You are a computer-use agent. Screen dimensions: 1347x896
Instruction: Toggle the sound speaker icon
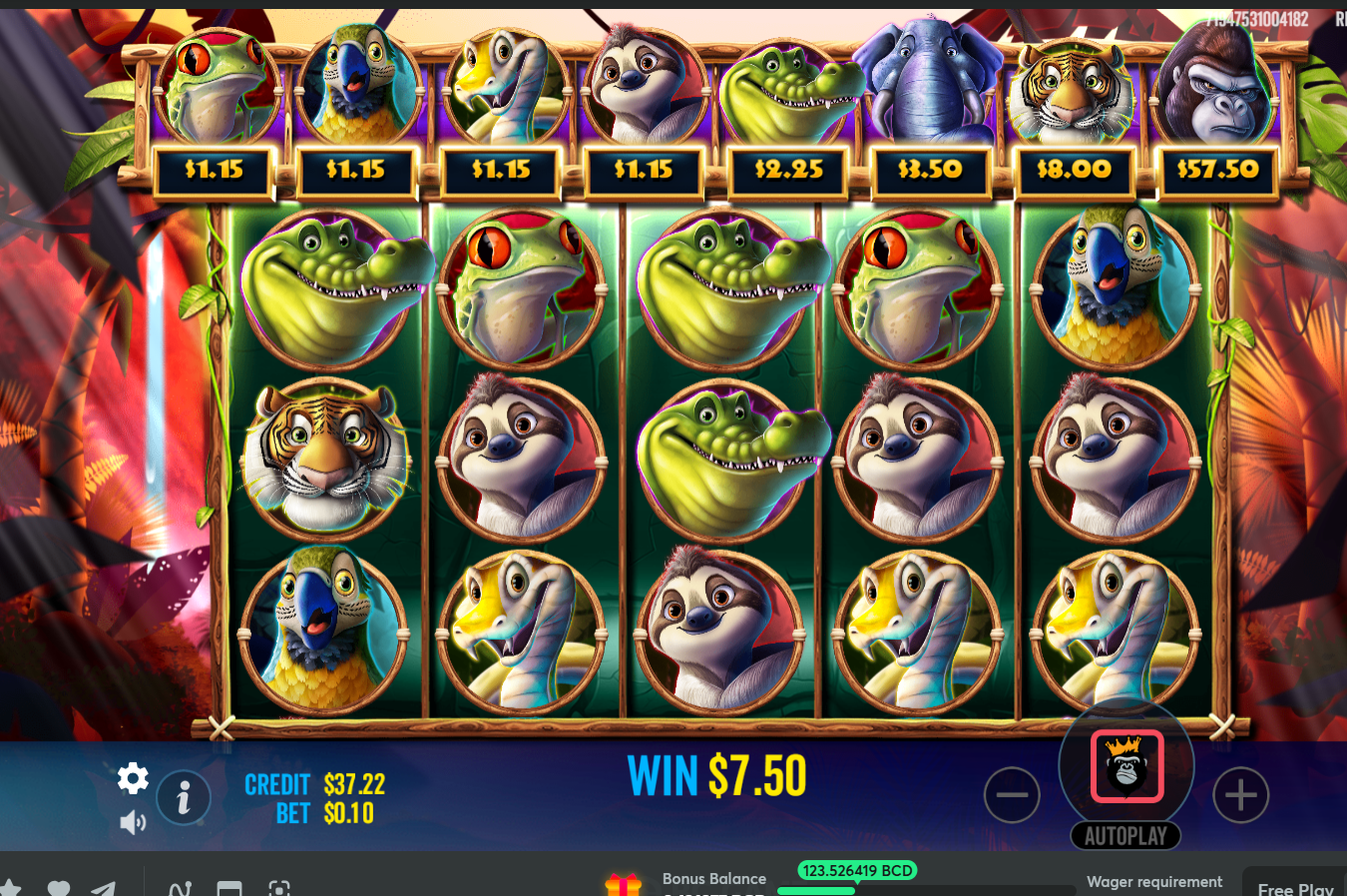tap(133, 822)
